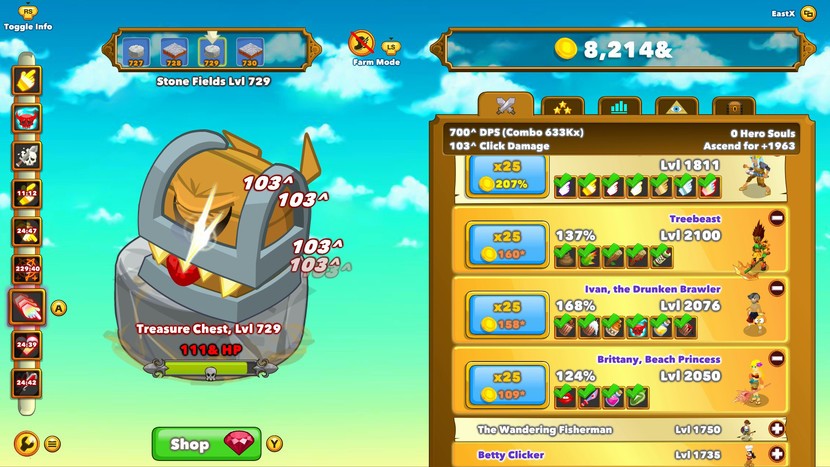Activate the highlighted red glove skill
This screenshot has width=830, height=467.
pyautogui.click(x=26, y=307)
